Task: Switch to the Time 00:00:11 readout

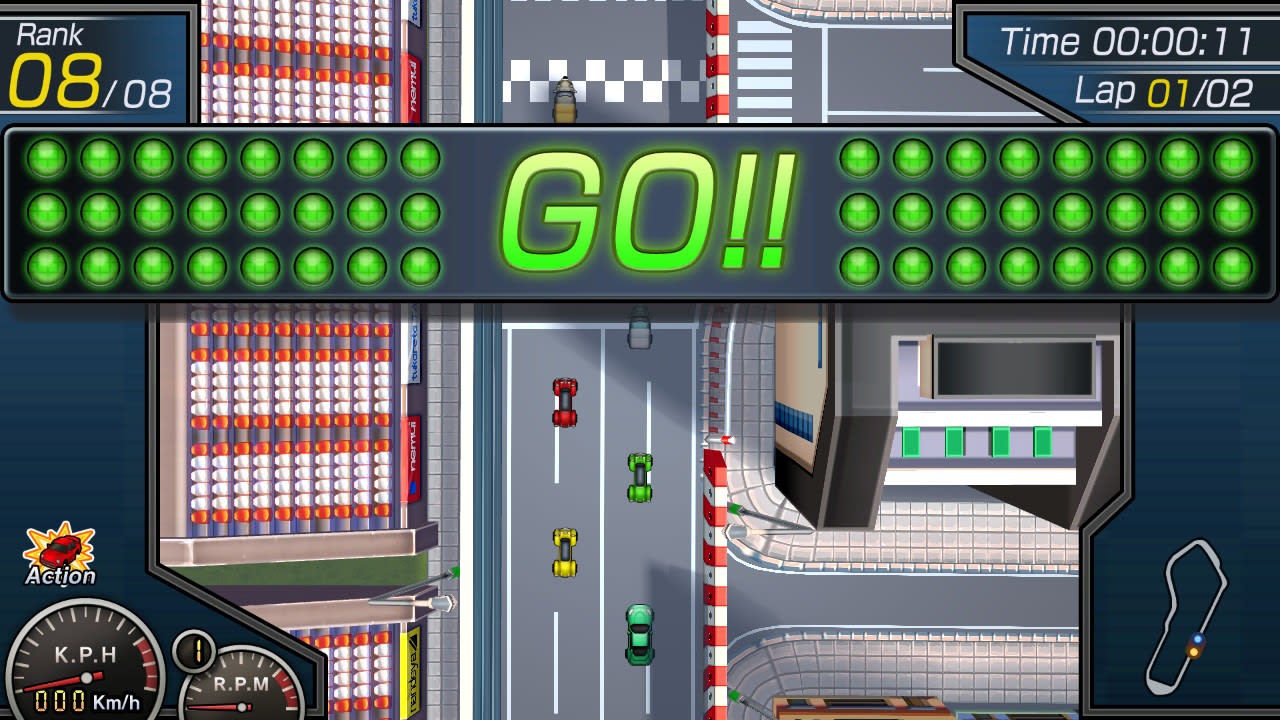Action: click(x=1130, y=42)
